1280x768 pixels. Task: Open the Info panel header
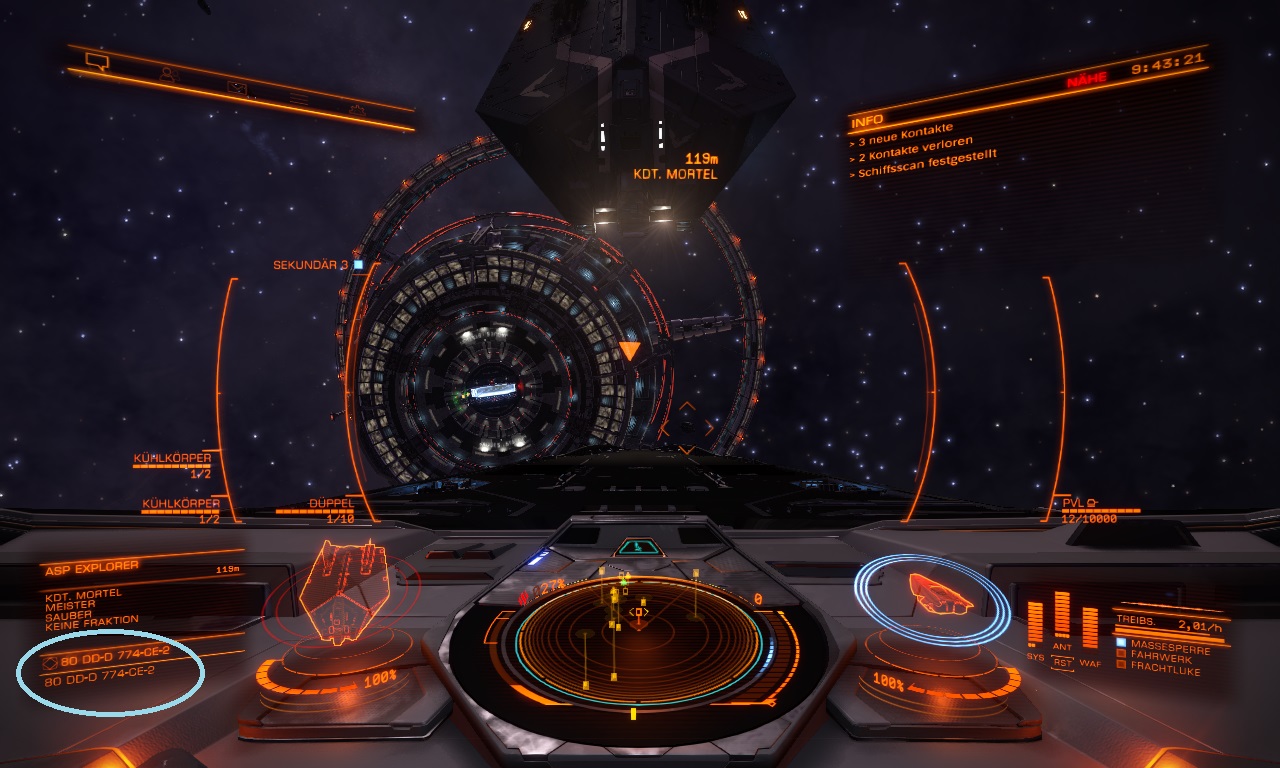tap(866, 121)
